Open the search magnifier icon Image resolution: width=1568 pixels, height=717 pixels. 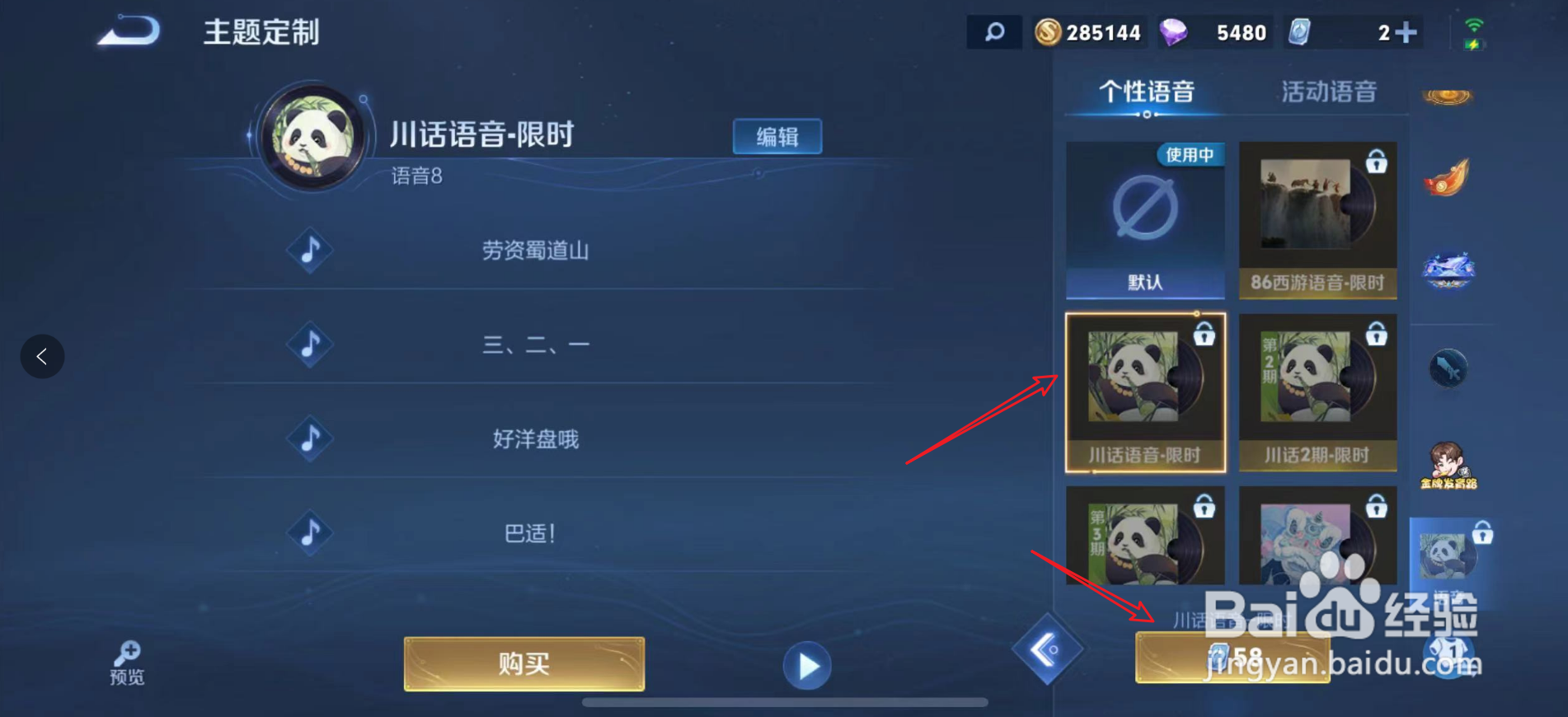993,32
